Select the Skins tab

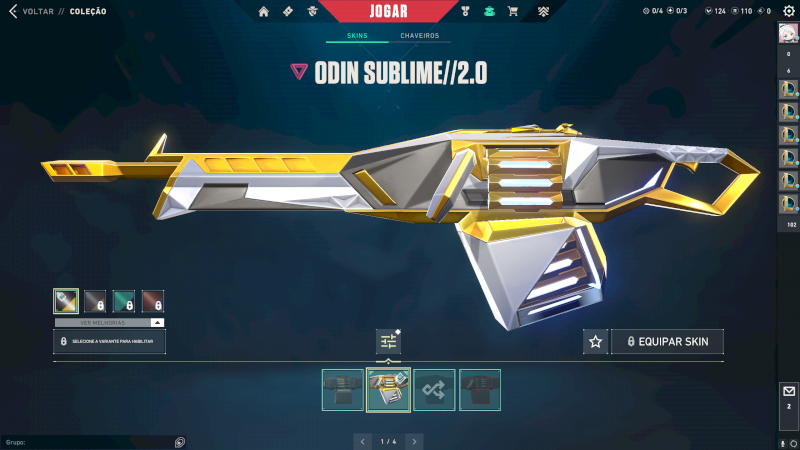pyautogui.click(x=357, y=36)
